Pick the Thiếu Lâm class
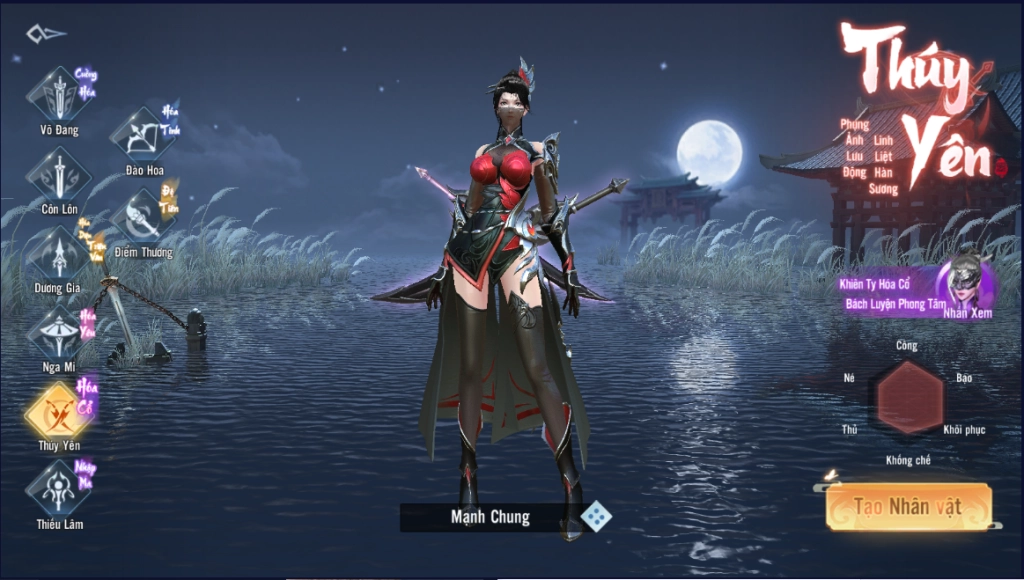 pyautogui.click(x=59, y=490)
